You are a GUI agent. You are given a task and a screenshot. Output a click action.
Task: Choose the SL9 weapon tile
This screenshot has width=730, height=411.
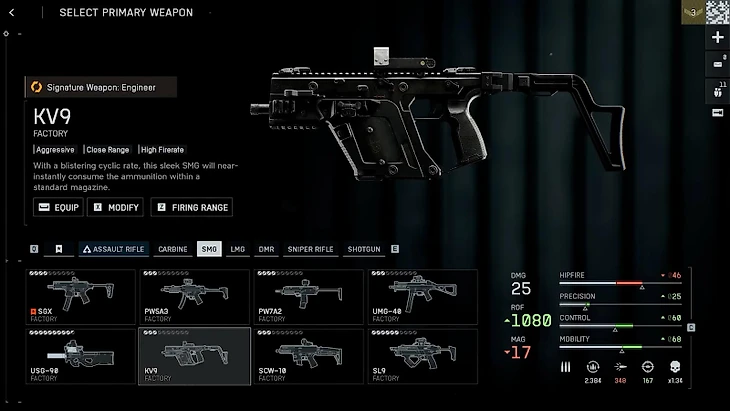(423, 356)
